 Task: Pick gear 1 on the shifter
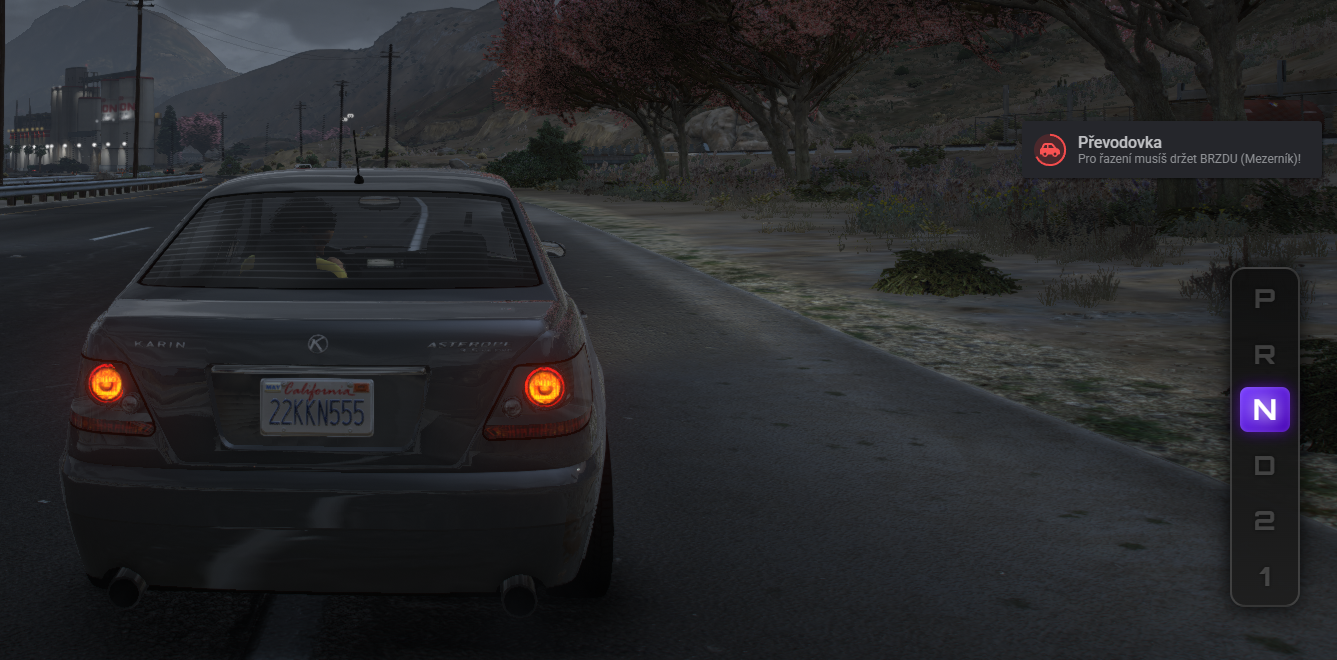click(1264, 577)
